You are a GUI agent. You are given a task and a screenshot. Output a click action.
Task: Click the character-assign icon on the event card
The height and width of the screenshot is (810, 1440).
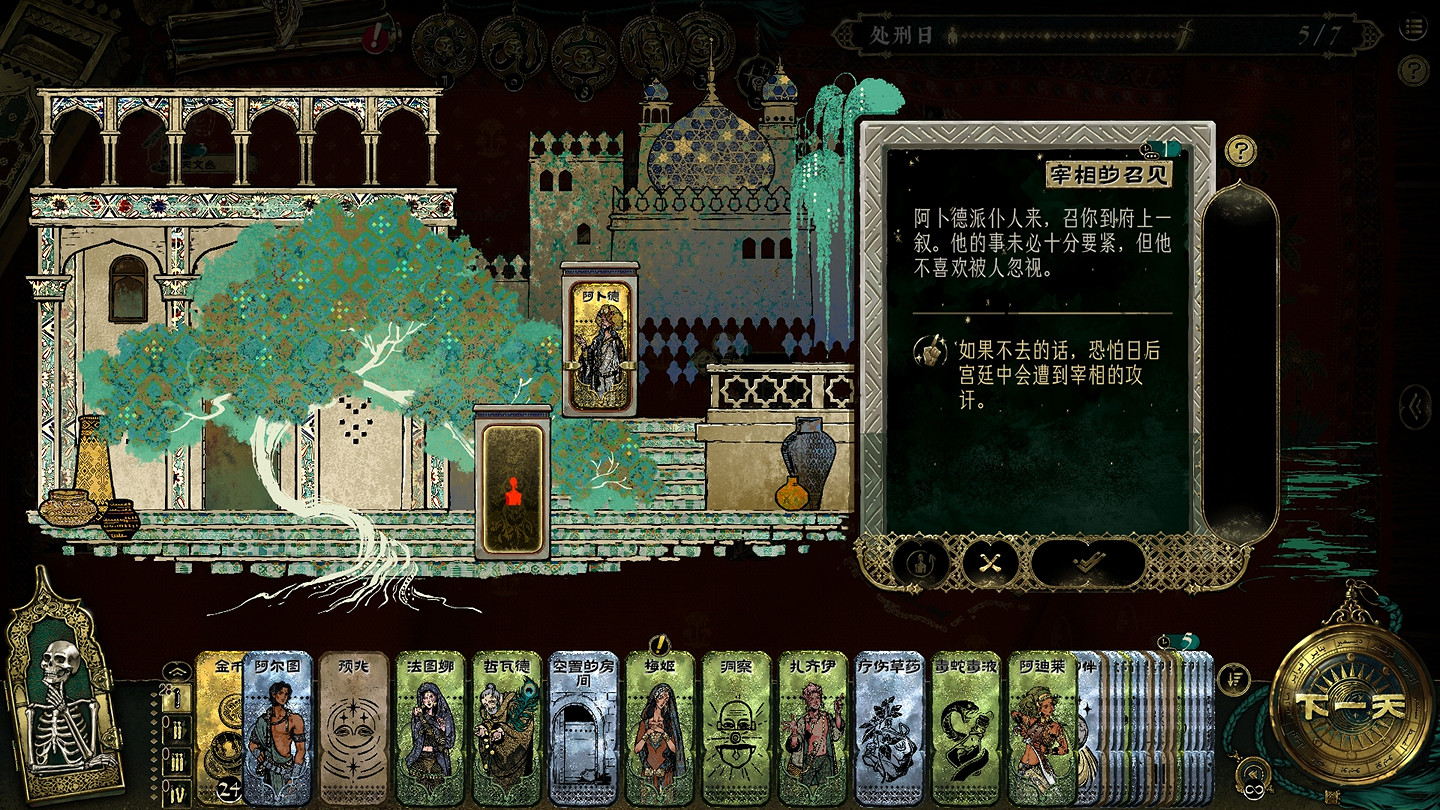click(920, 565)
